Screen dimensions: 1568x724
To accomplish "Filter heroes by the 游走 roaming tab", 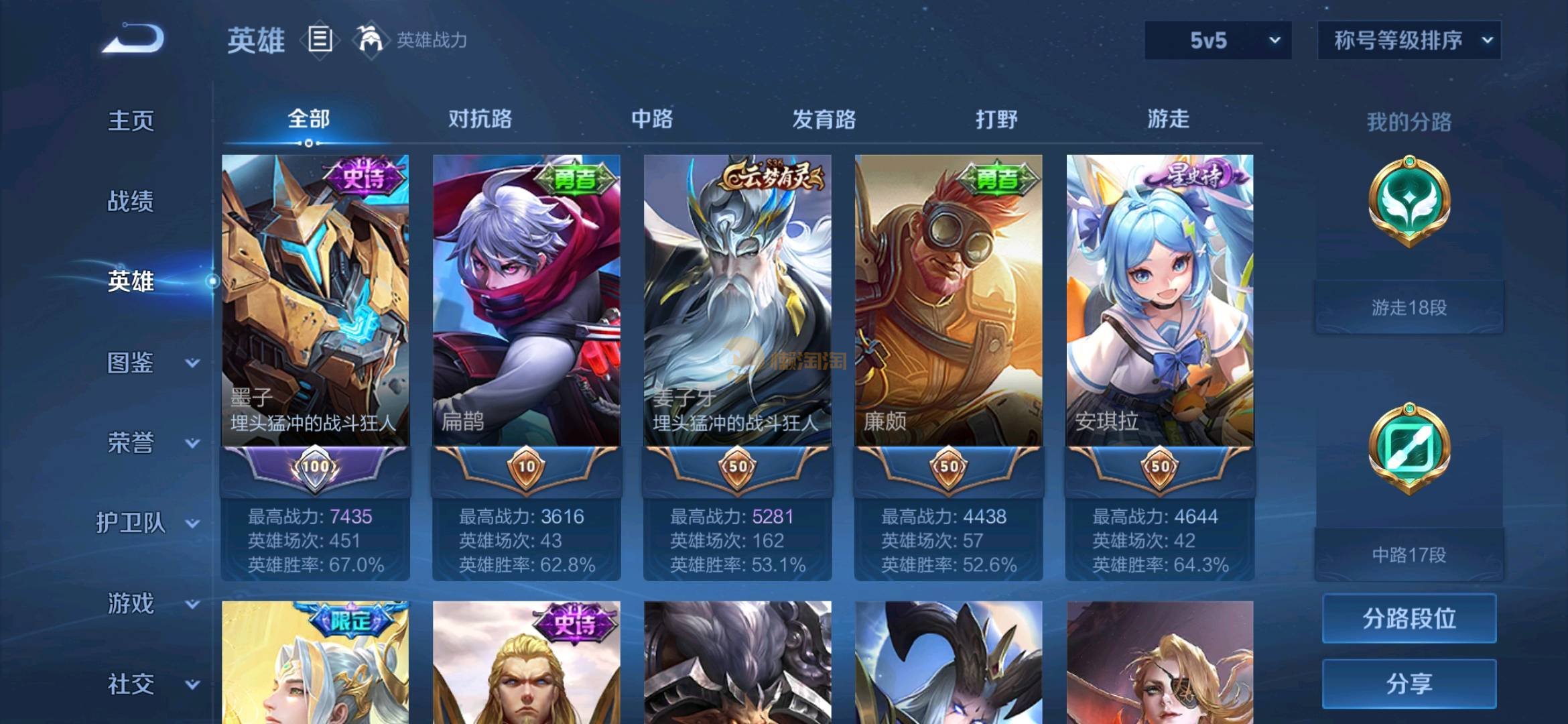I will point(1168,119).
